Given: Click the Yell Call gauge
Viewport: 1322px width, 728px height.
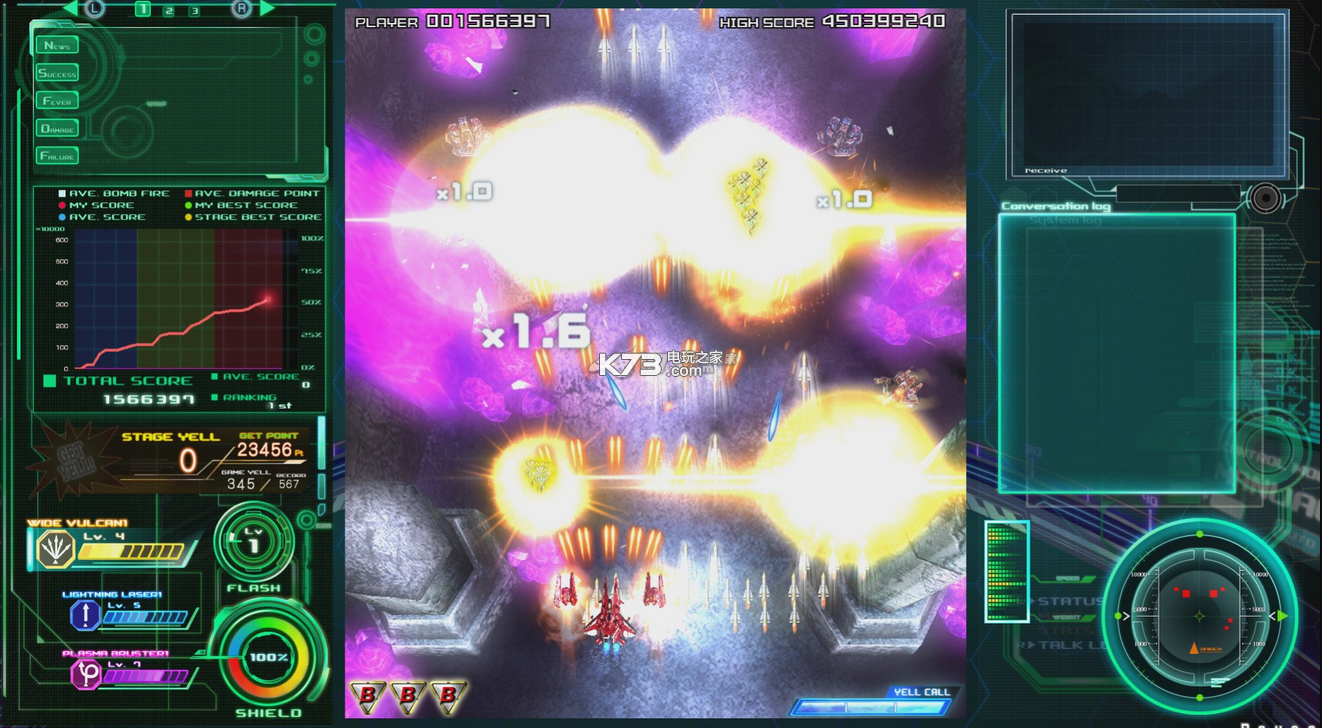Looking at the screenshot, I should [870, 706].
